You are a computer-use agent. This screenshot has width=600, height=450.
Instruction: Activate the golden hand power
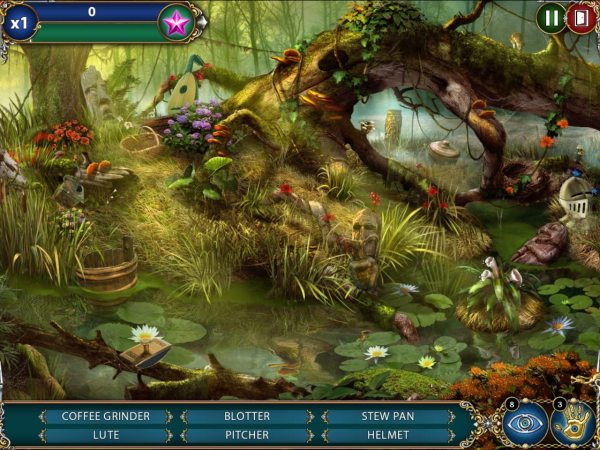pyautogui.click(x=574, y=424)
